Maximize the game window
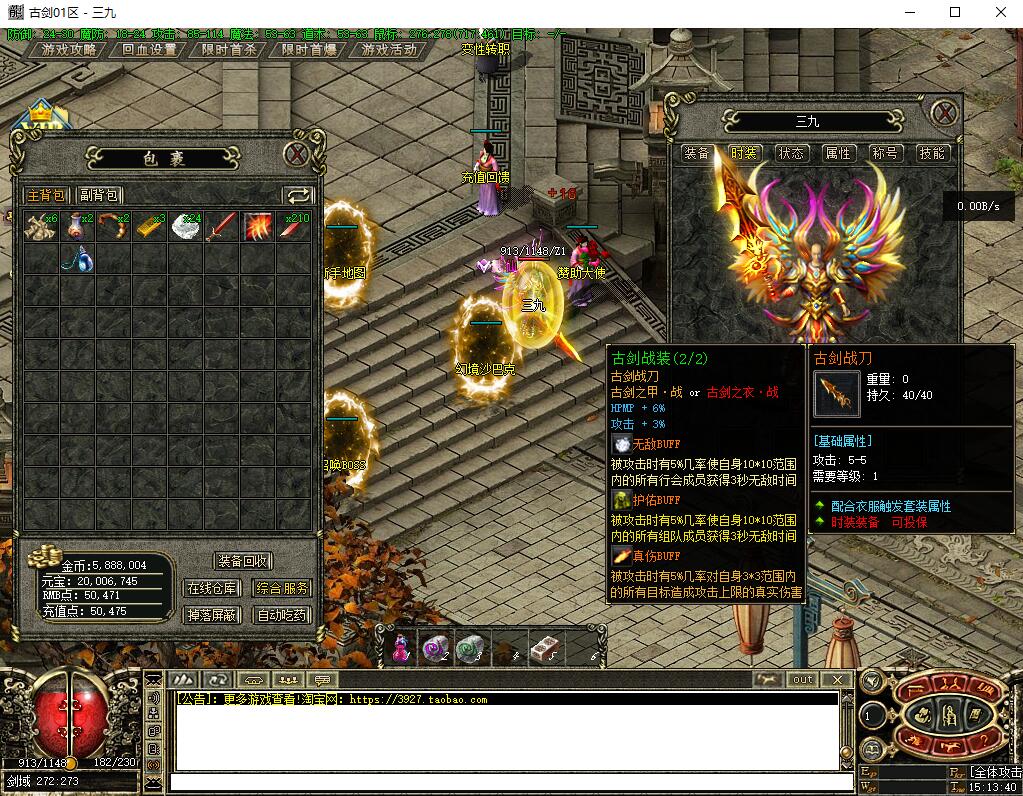Viewport: 1023px width, 796px height. 955,12
